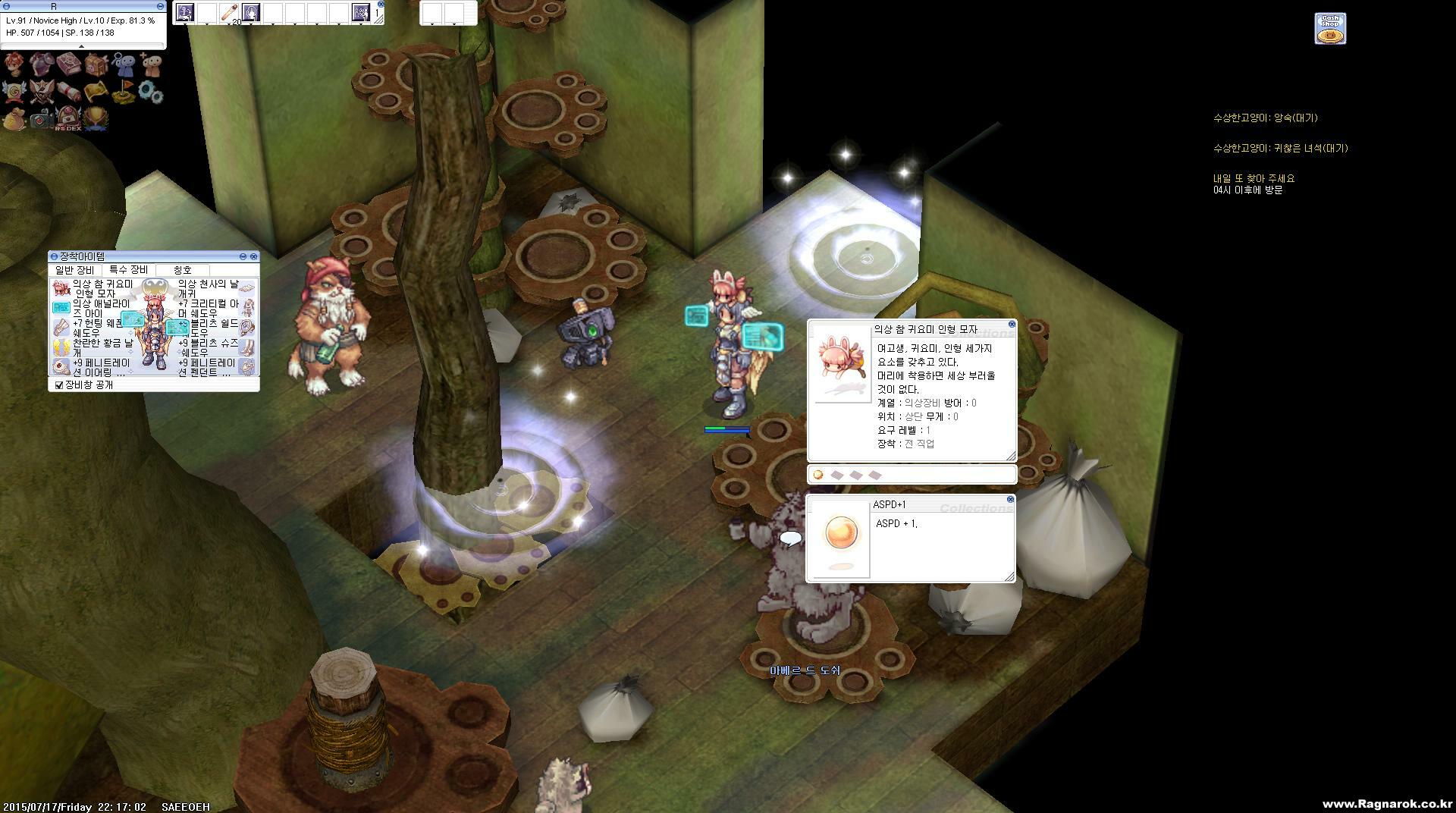1456x813 pixels.
Task: Switch to the 칭호 title tab
Action: tap(183, 270)
